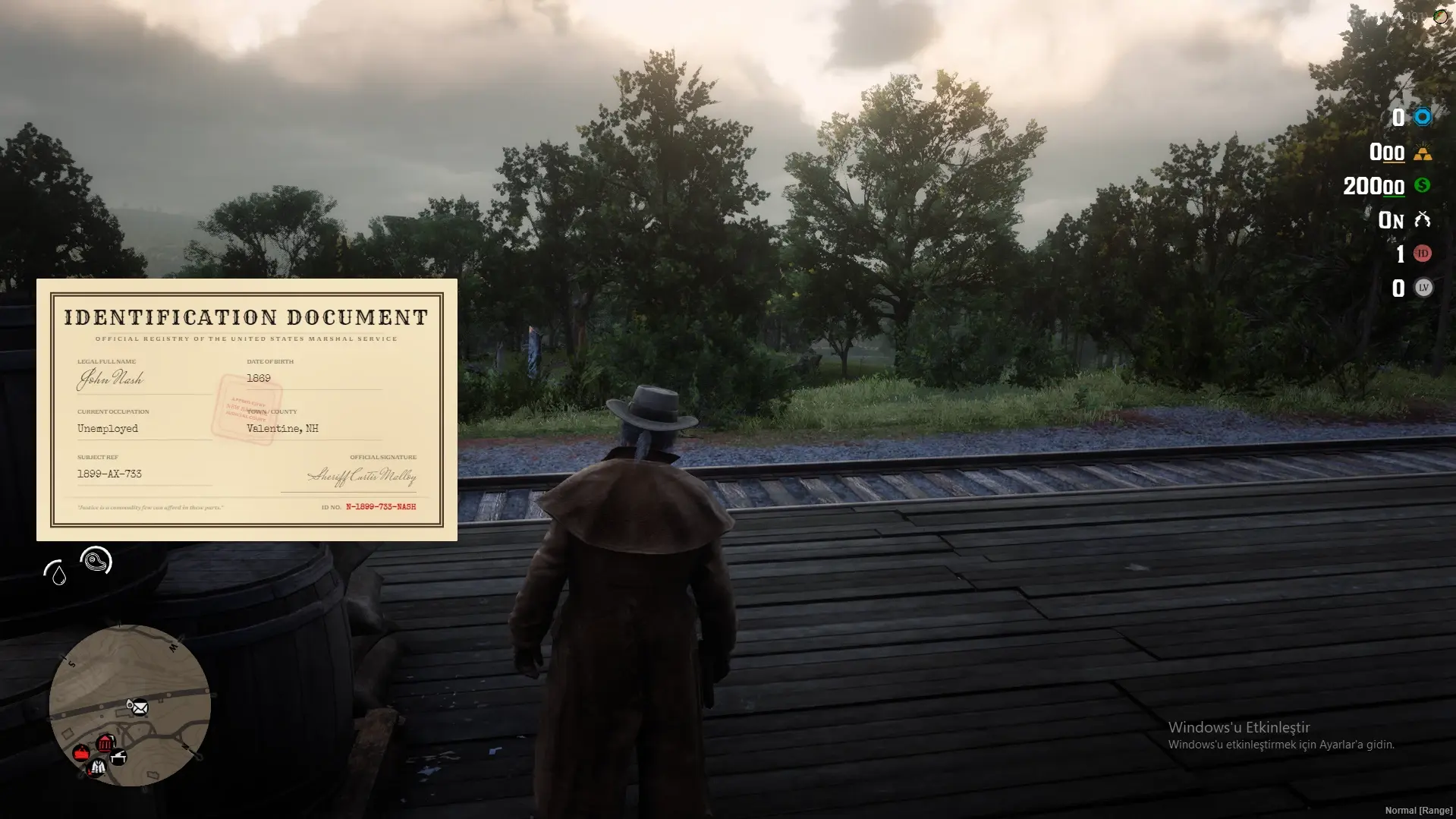Click the red bag store marker

(81, 753)
